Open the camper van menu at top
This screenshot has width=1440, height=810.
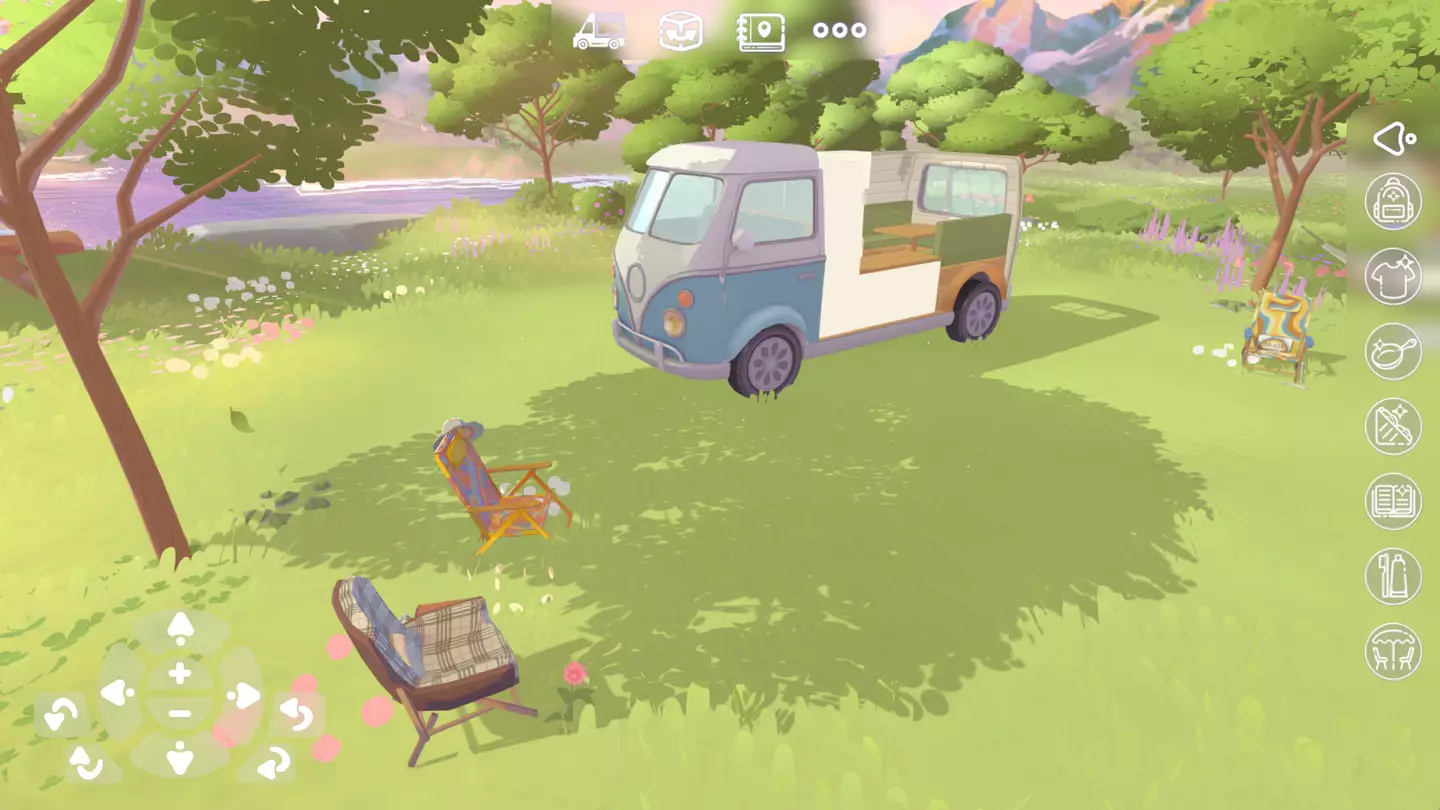click(x=598, y=30)
